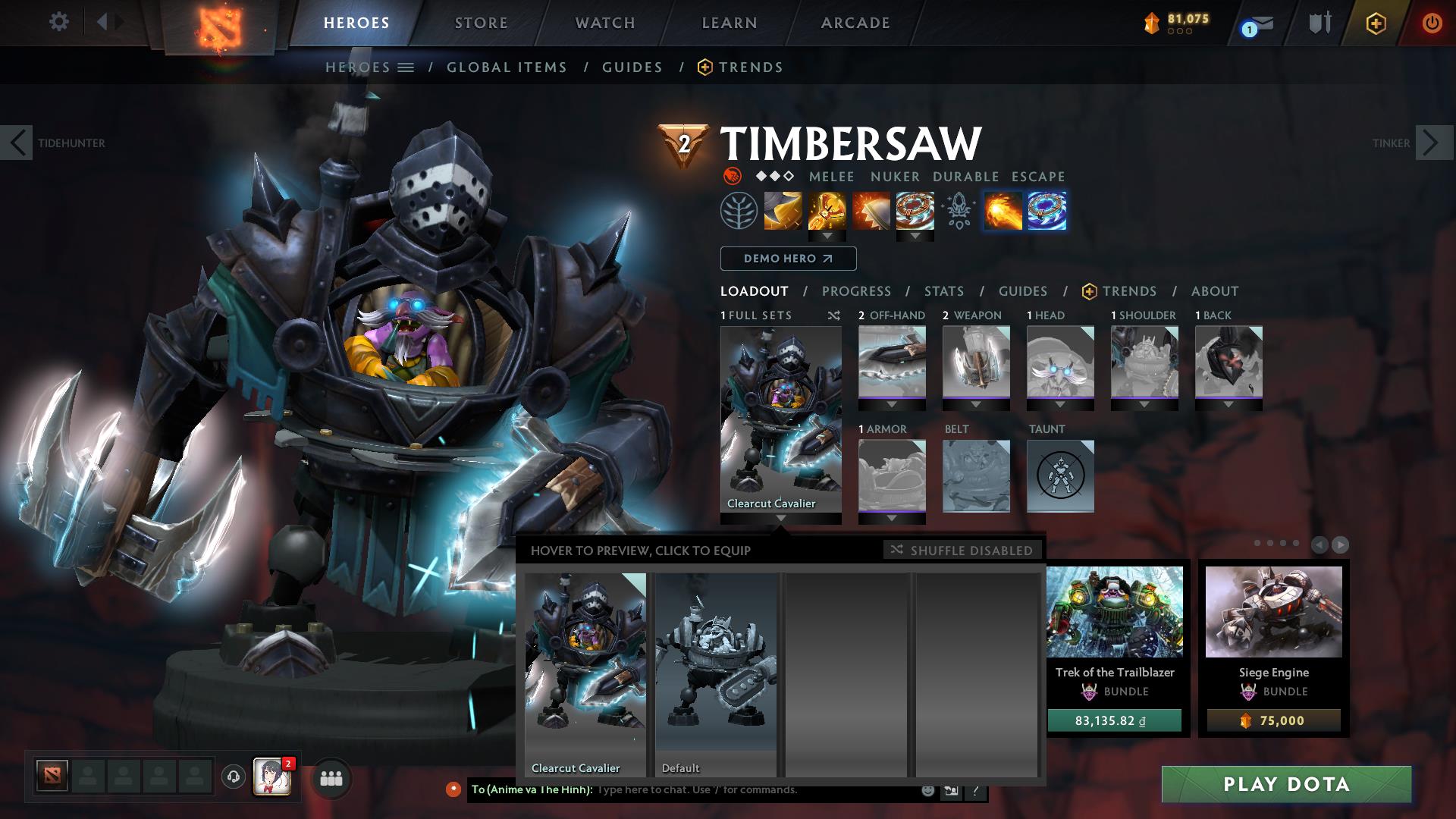Image resolution: width=1456 pixels, height=819 pixels.
Task: View the Chakram ultimate ability icon
Action: (914, 212)
